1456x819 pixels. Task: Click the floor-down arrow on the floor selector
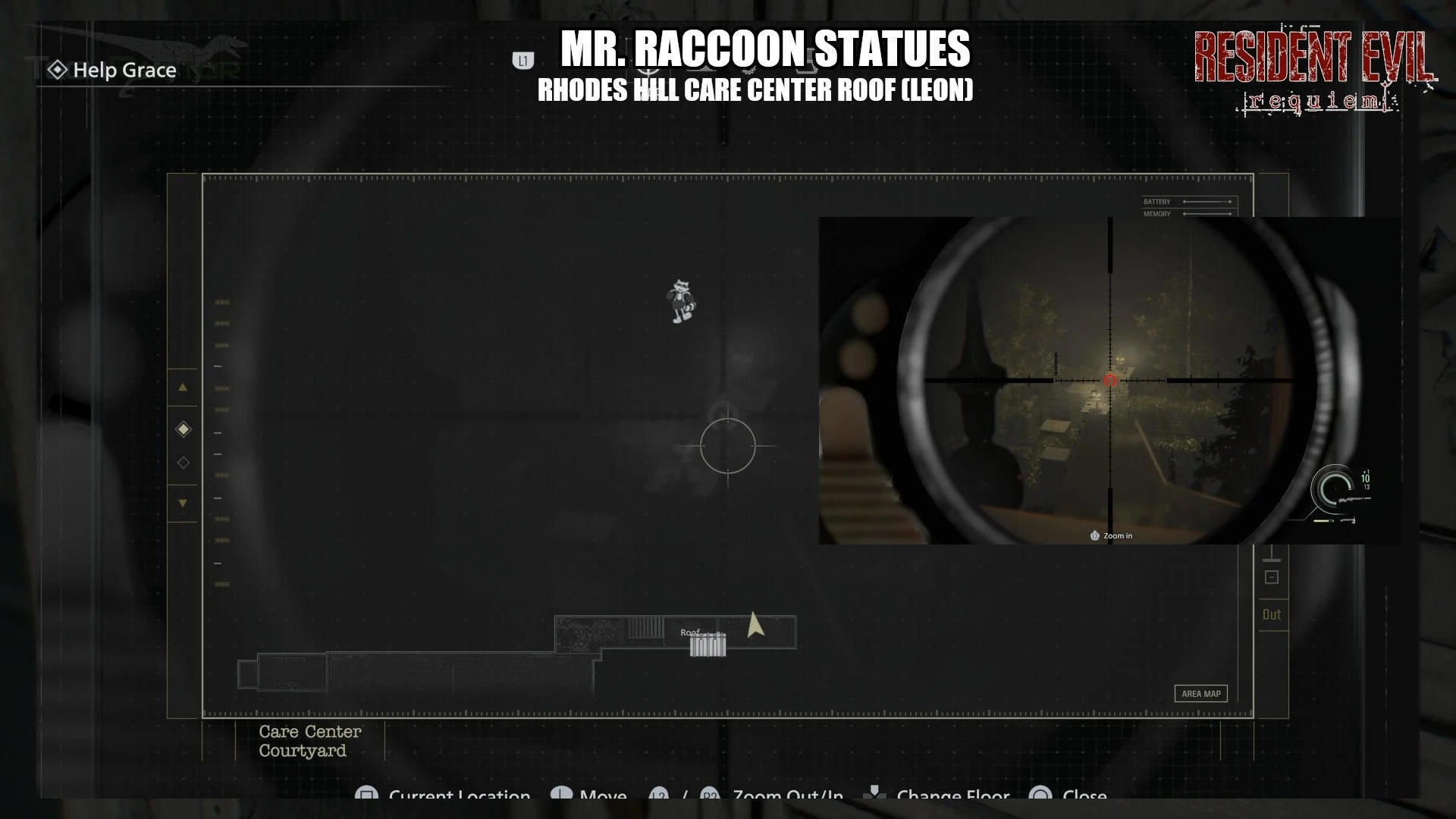[x=182, y=503]
